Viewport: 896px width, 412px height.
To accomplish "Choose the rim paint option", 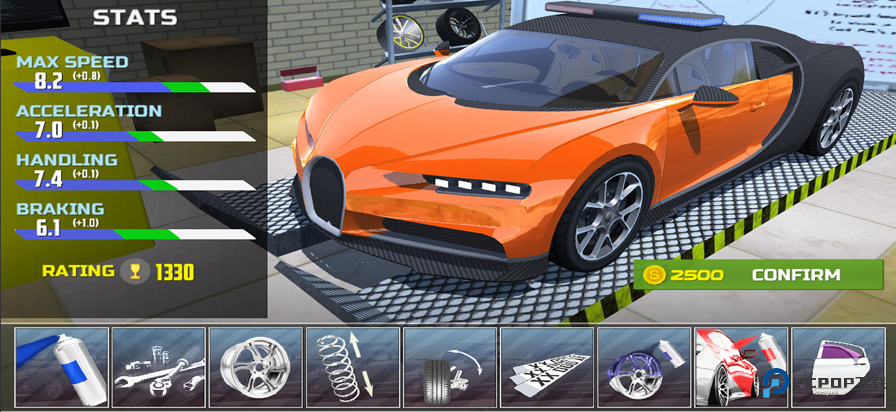I will [x=644, y=367].
